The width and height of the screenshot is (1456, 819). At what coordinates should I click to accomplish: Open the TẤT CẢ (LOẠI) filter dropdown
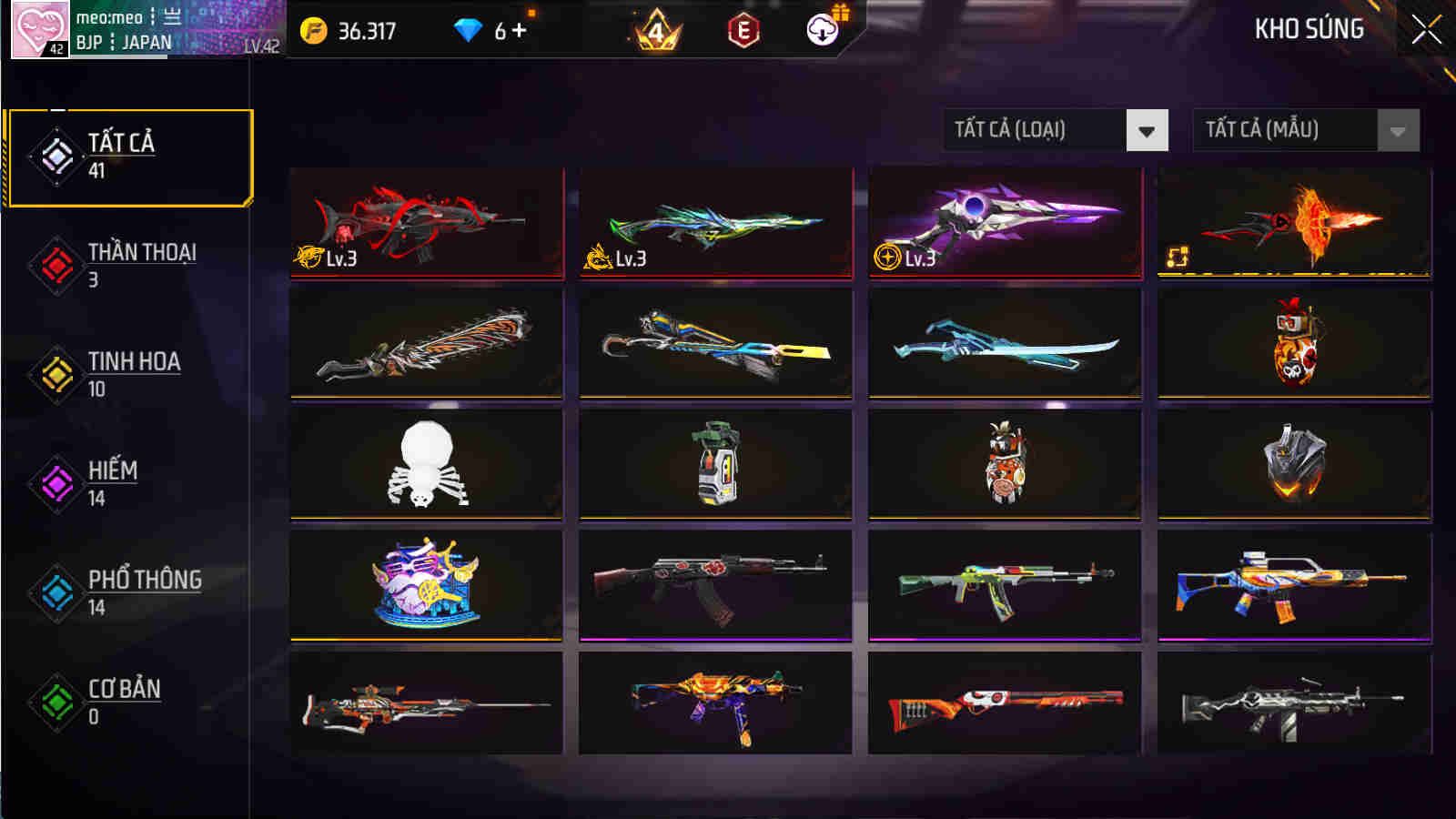click(1037, 130)
